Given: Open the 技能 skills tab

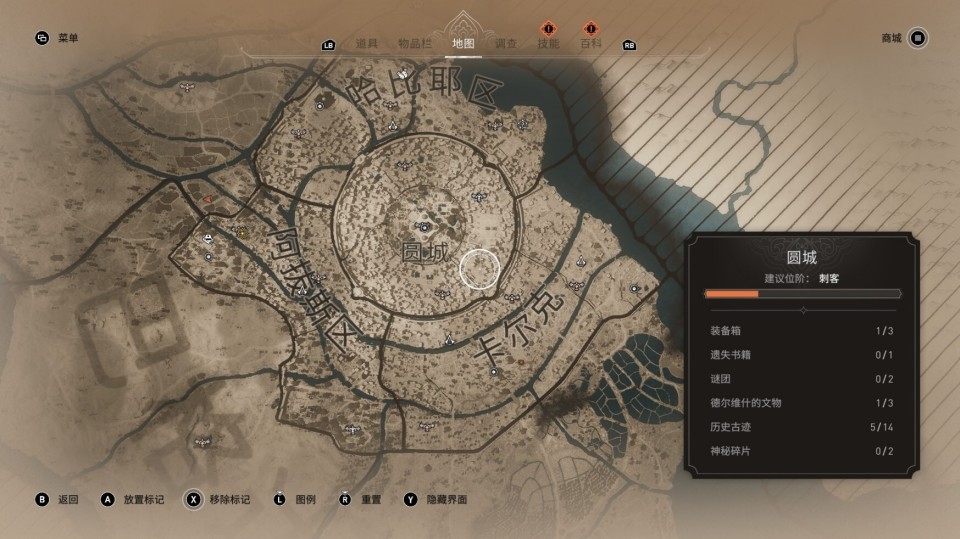Looking at the screenshot, I should pyautogui.click(x=548, y=44).
